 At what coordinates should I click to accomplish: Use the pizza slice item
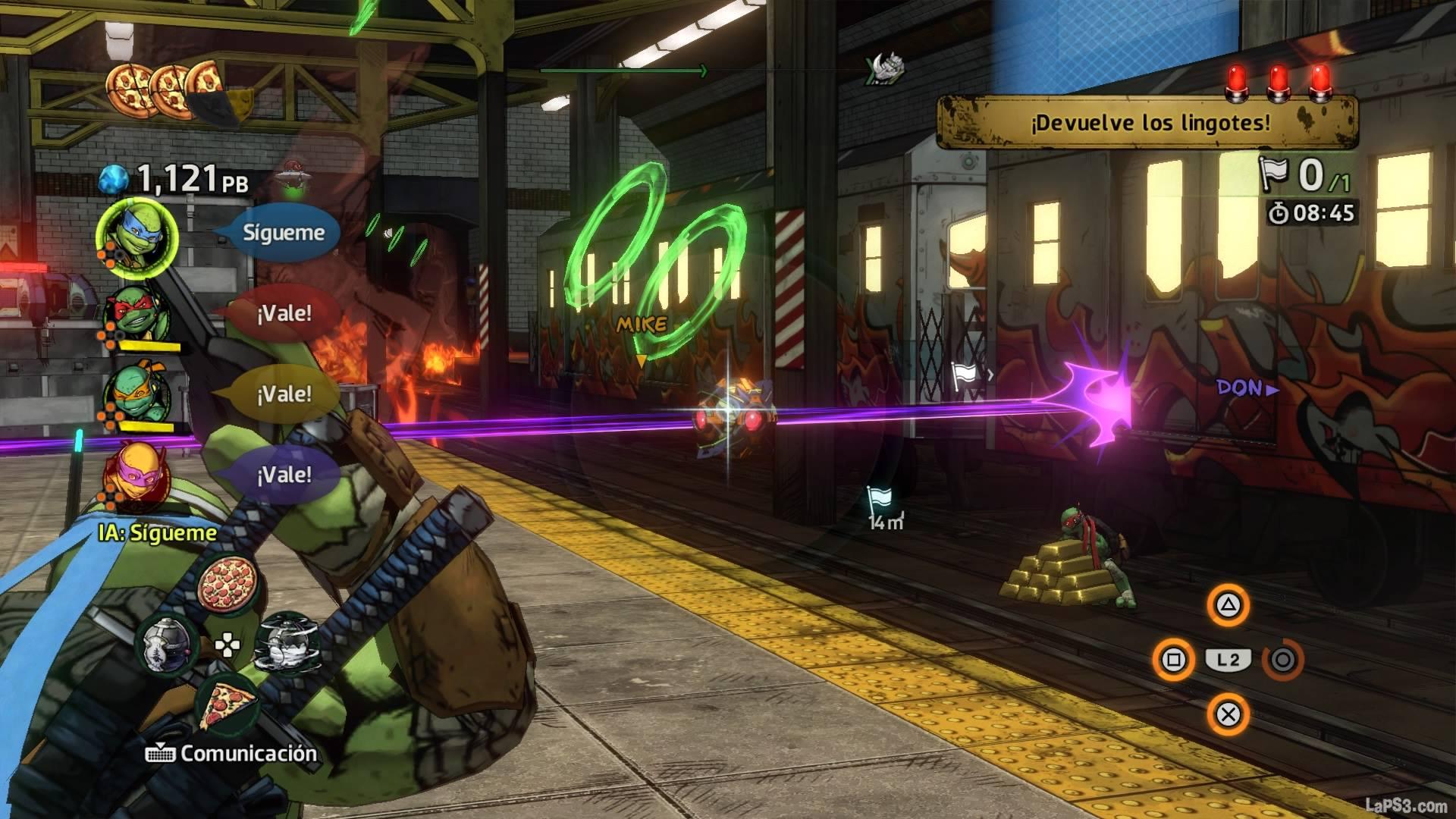click(x=227, y=703)
